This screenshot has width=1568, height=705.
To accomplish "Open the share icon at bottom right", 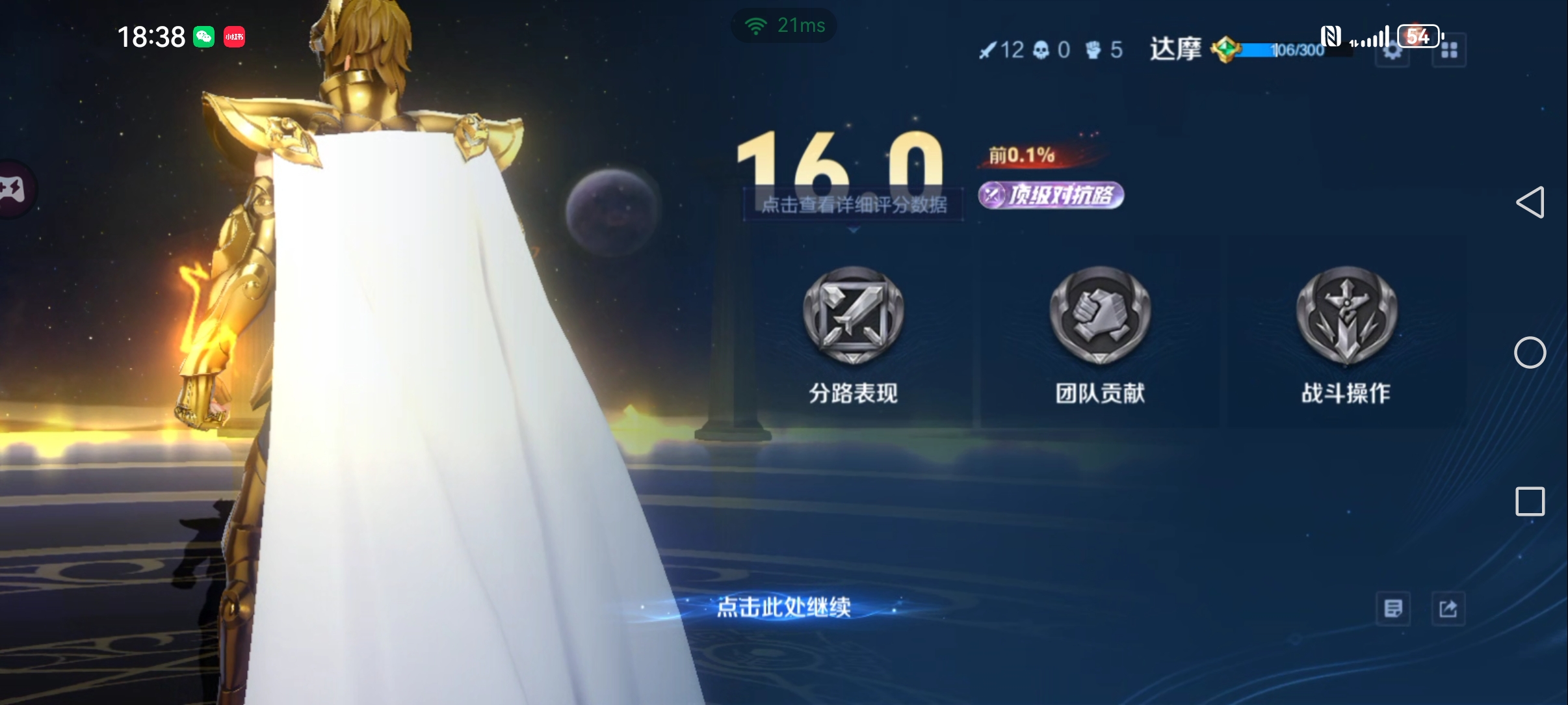I will pyautogui.click(x=1450, y=607).
